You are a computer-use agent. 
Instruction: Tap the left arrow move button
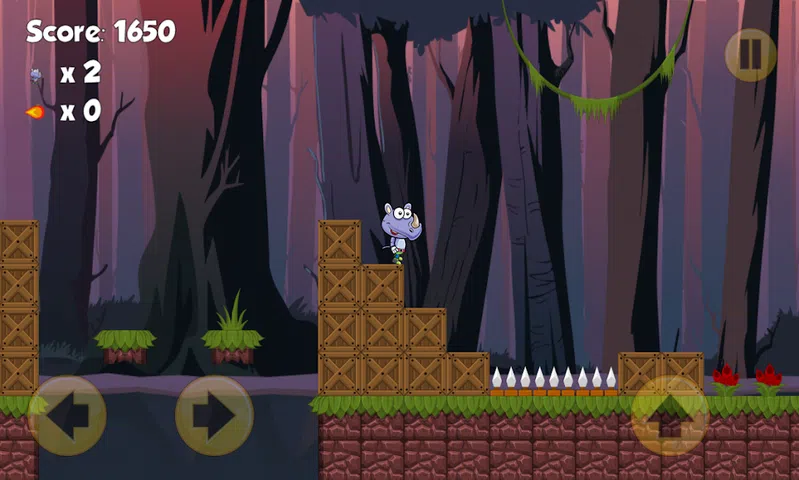click(x=66, y=415)
